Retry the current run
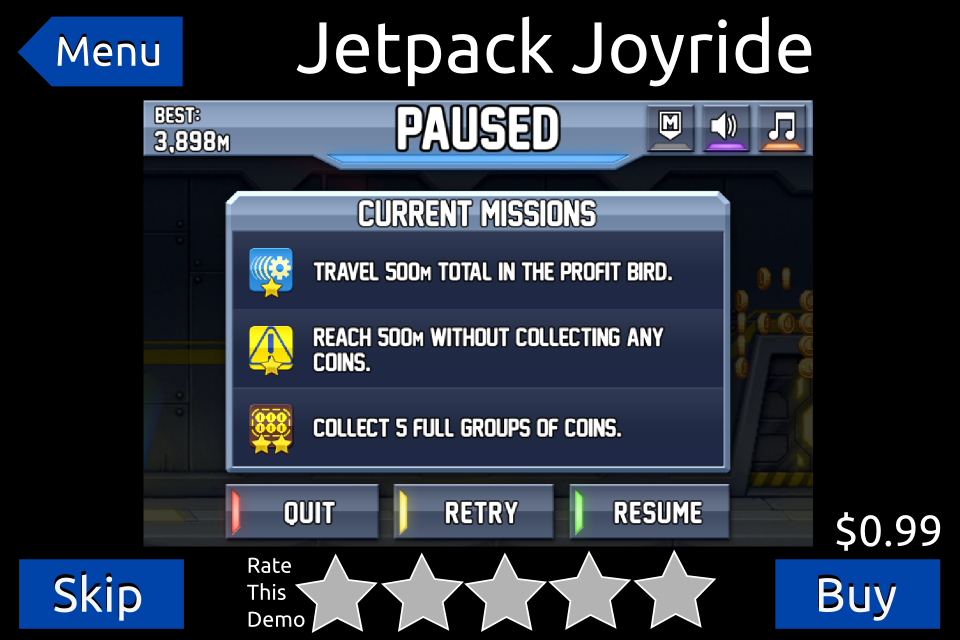This screenshot has width=960, height=640. 474,513
